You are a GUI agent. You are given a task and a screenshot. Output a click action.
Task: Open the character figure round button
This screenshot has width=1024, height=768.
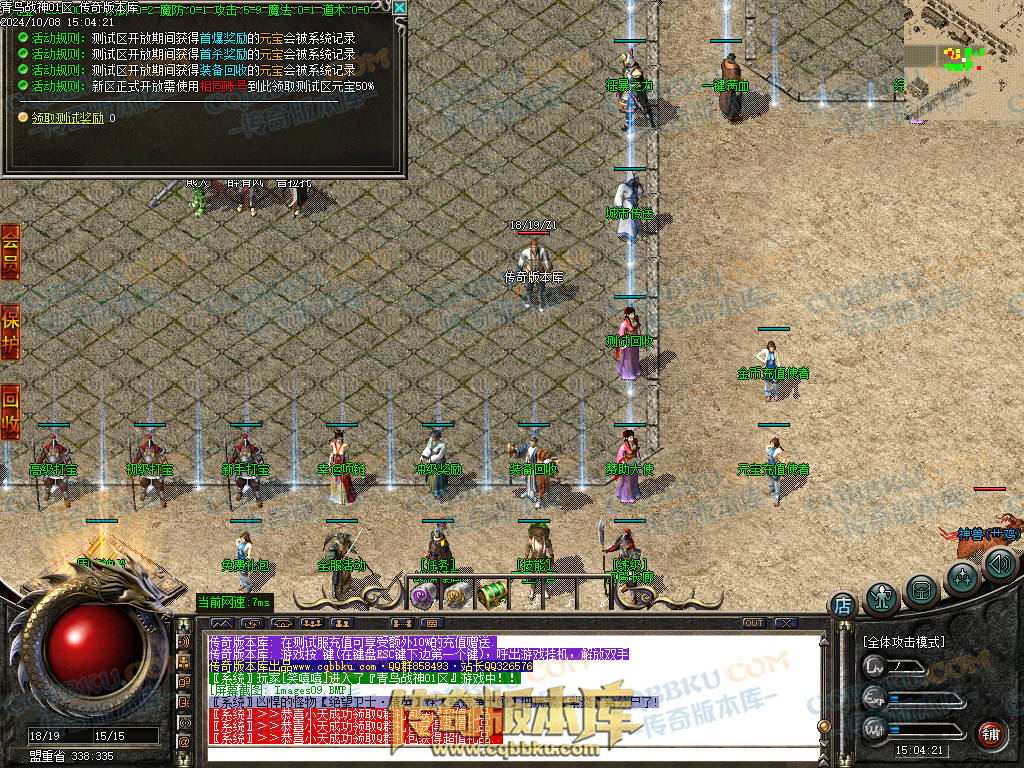882,597
